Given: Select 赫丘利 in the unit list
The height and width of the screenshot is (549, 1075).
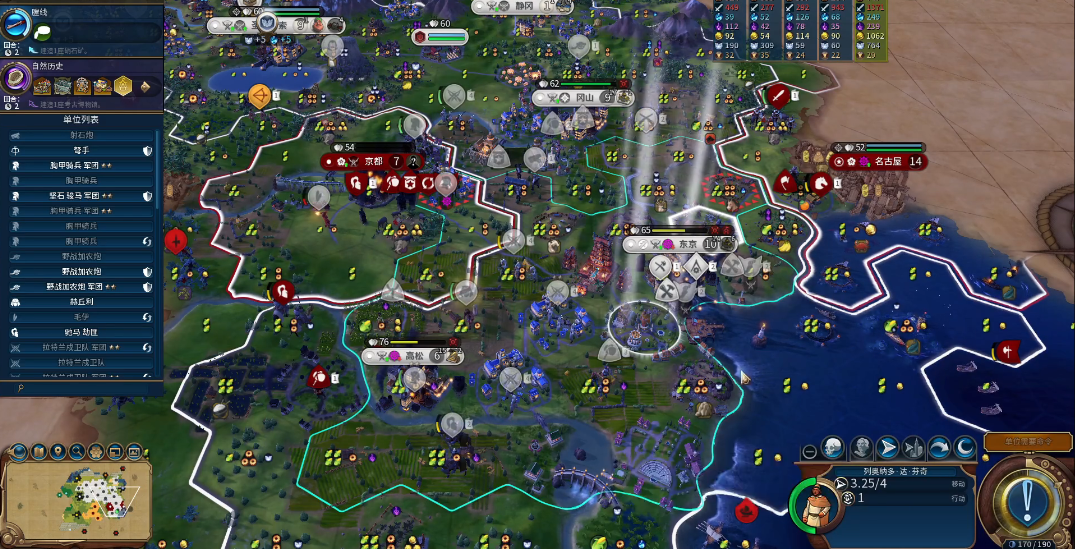Looking at the screenshot, I should pyautogui.click(x=79, y=301).
